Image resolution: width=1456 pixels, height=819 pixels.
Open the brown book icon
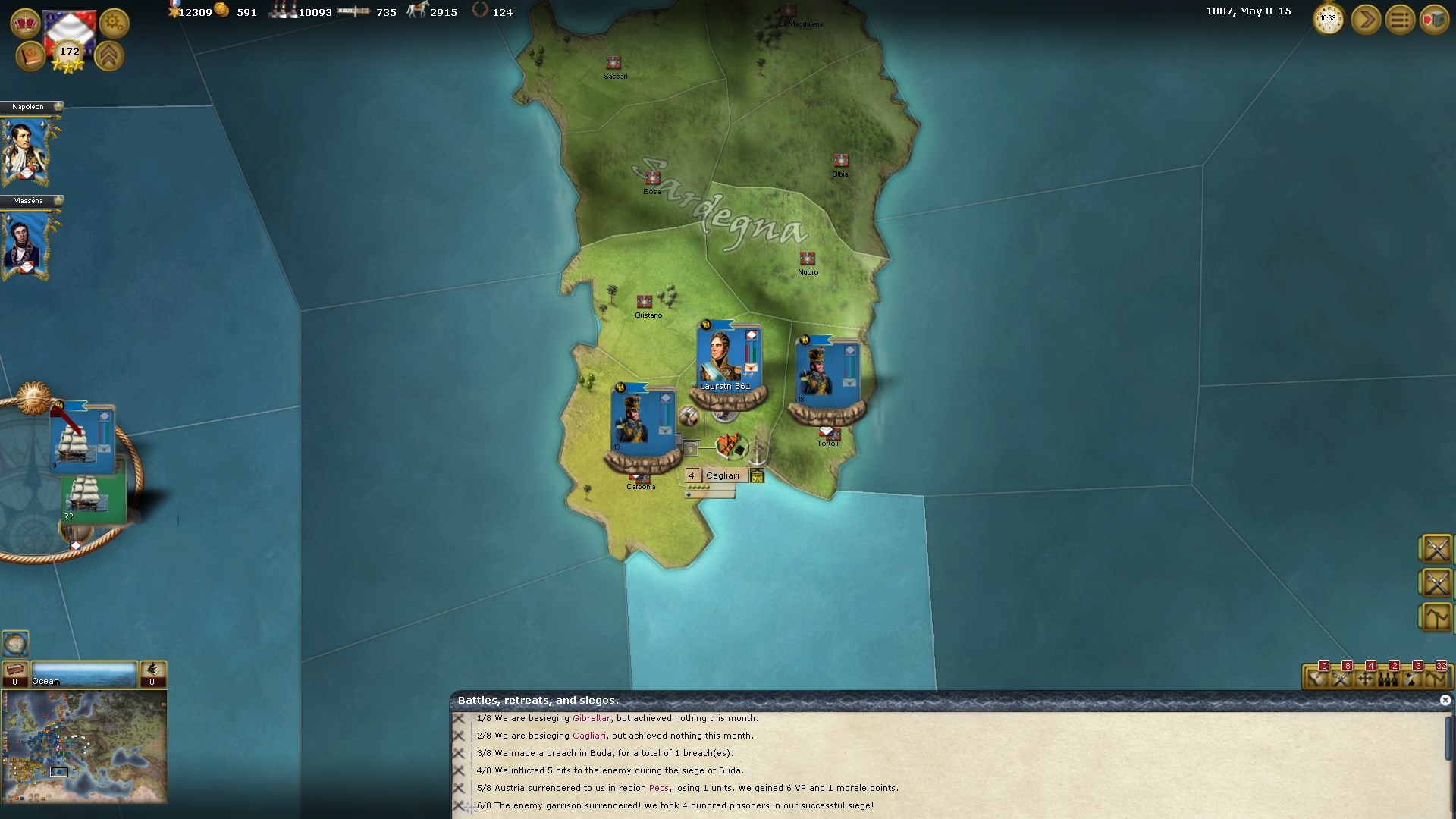(30, 56)
